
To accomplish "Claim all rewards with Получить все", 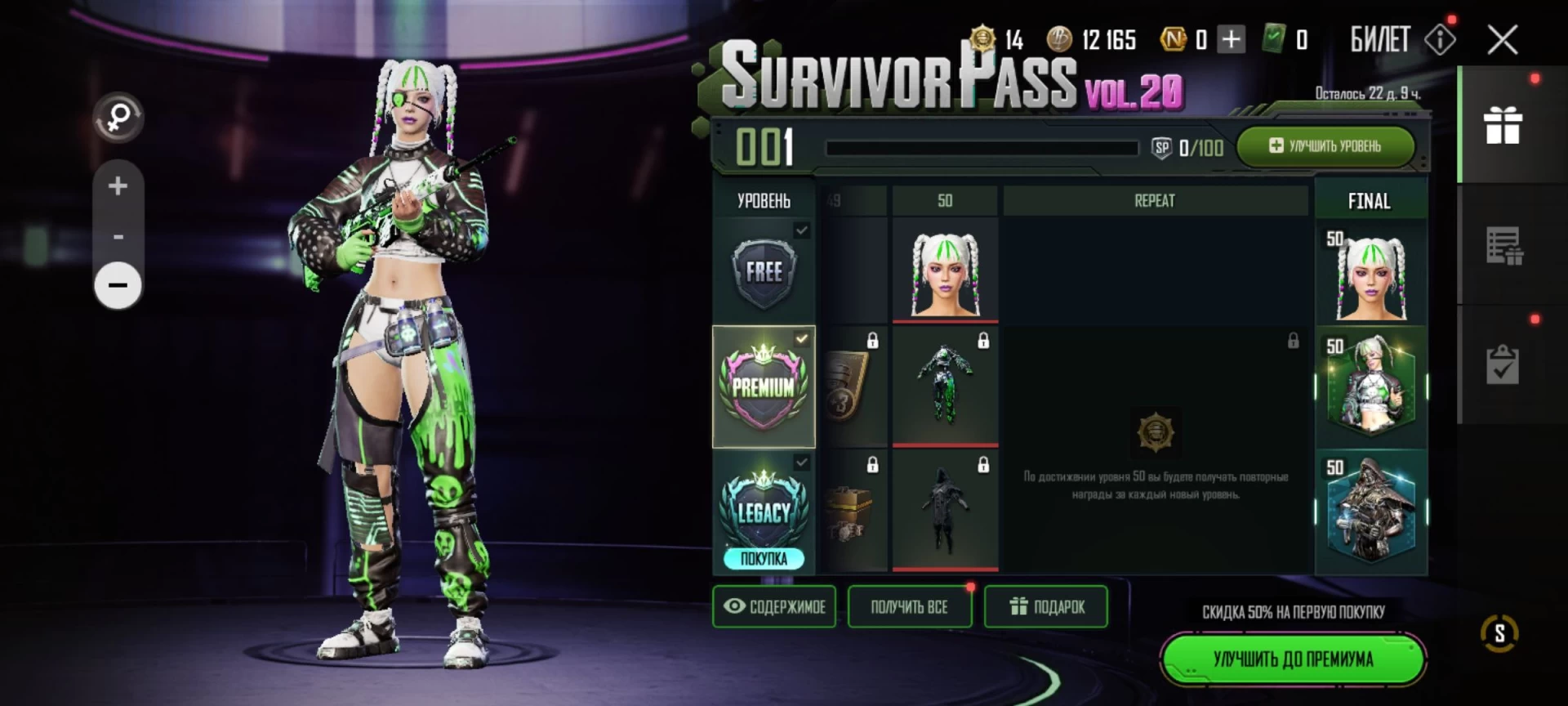I will [909, 606].
